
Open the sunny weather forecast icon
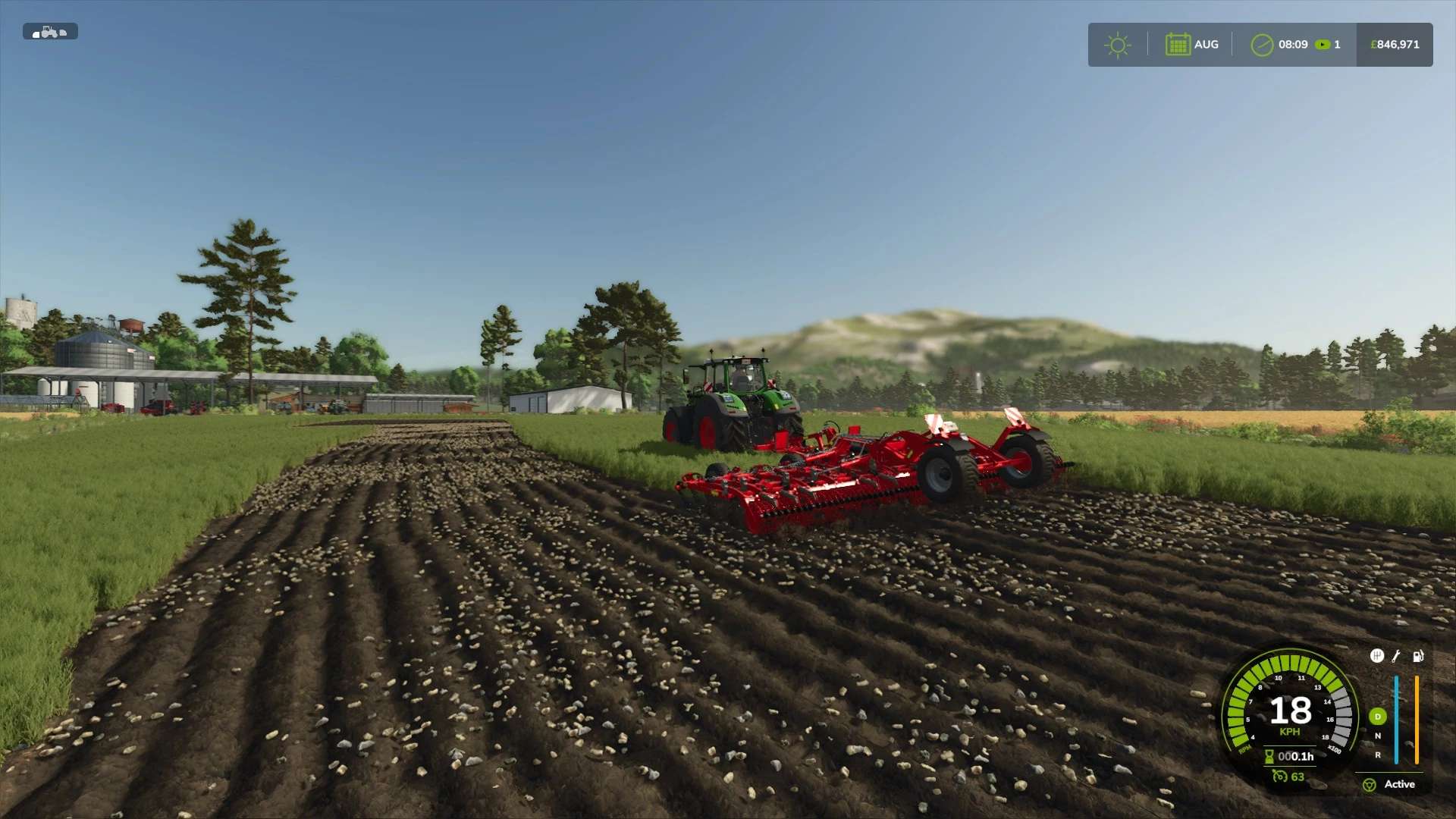[x=1117, y=45]
